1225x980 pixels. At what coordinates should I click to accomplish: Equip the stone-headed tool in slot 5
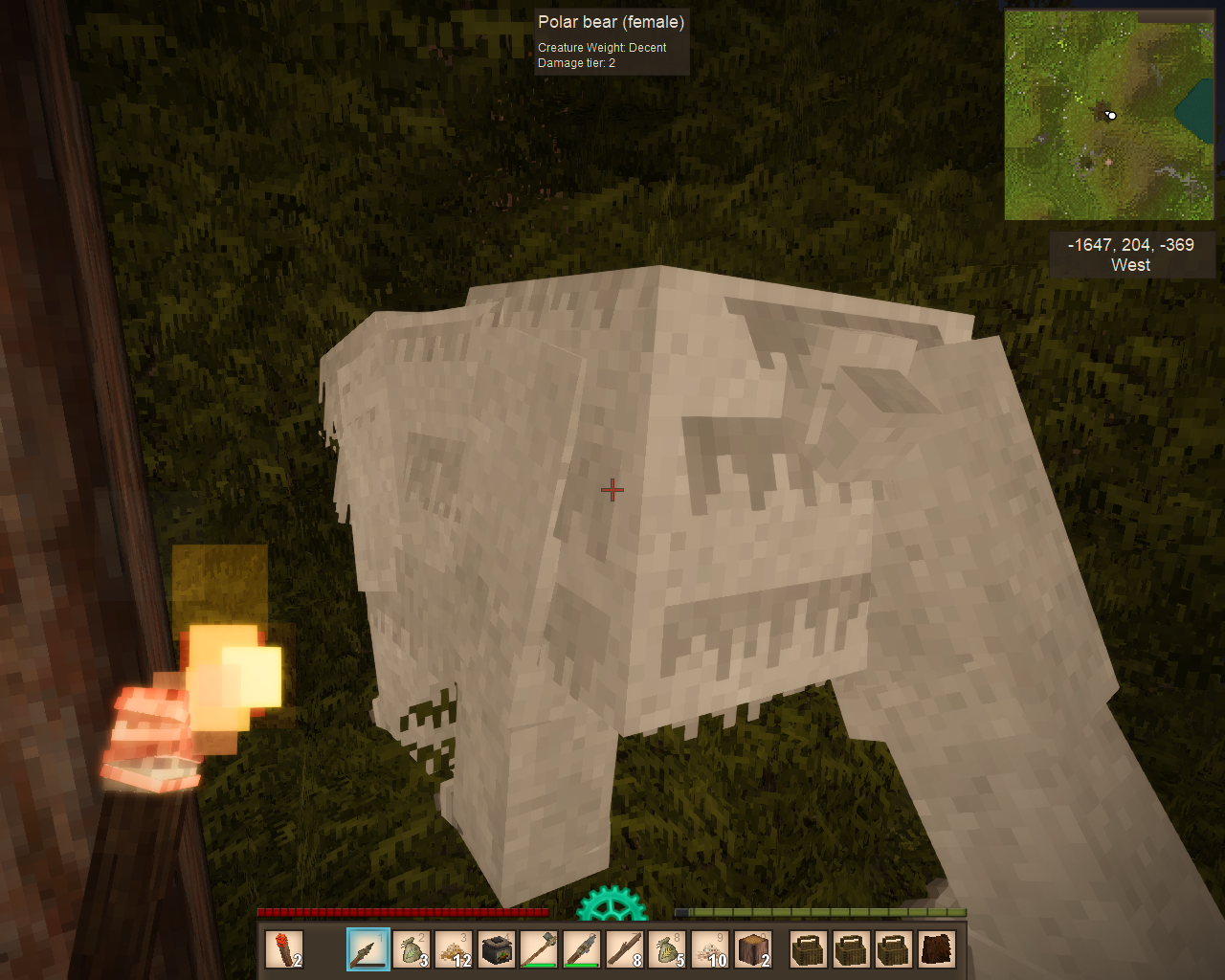coord(539,949)
